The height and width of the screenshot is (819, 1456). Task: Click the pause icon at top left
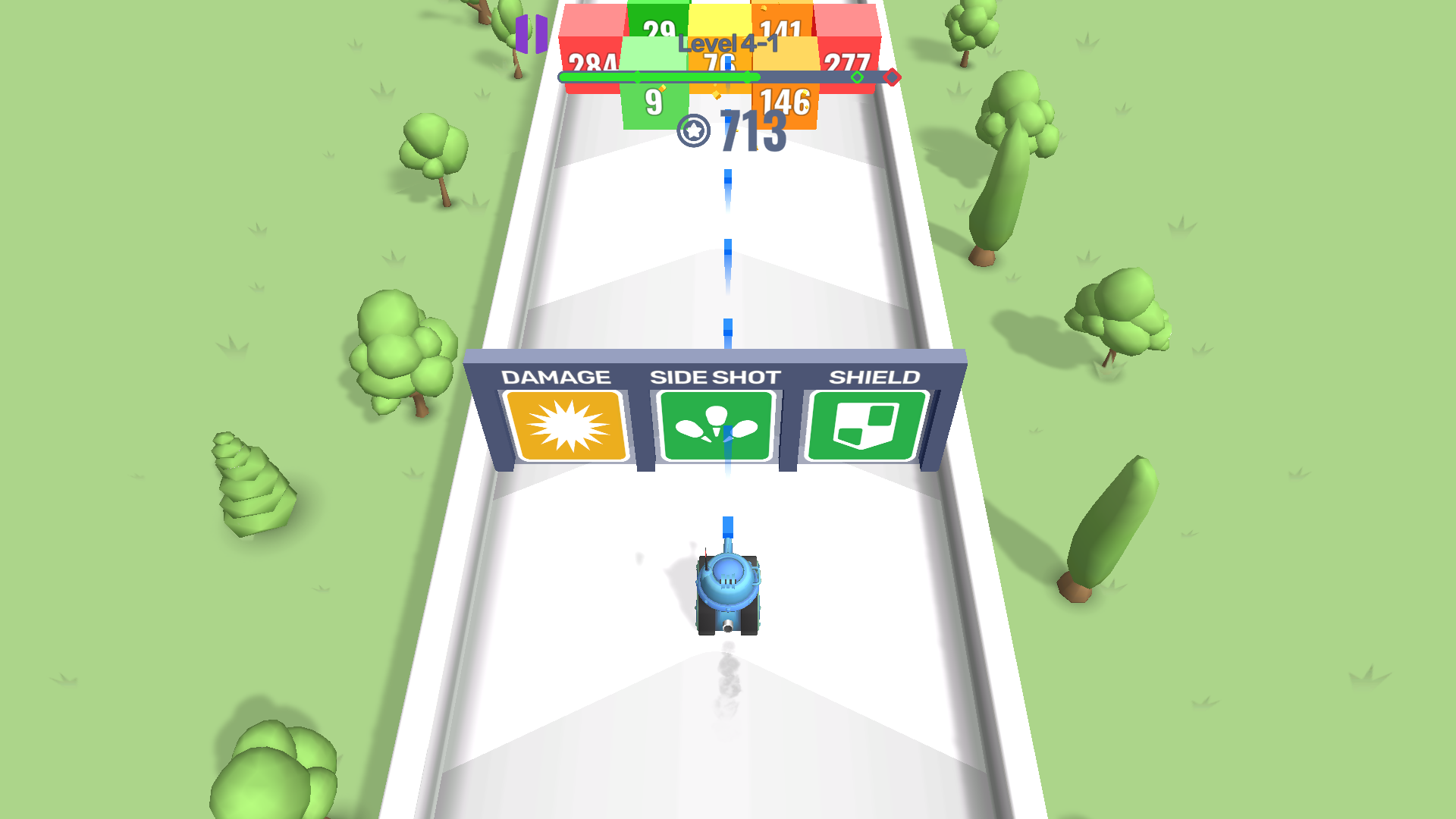531,33
